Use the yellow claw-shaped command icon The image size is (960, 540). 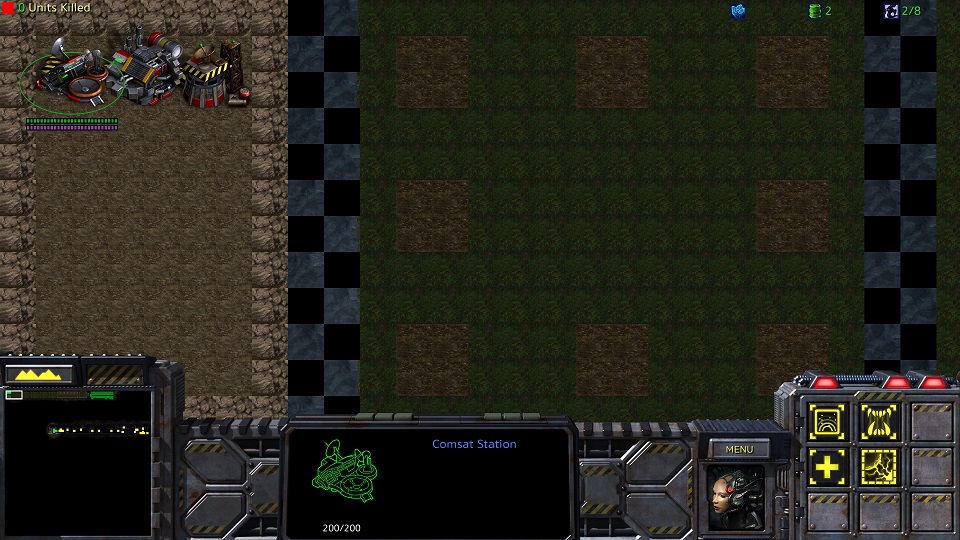click(878, 423)
